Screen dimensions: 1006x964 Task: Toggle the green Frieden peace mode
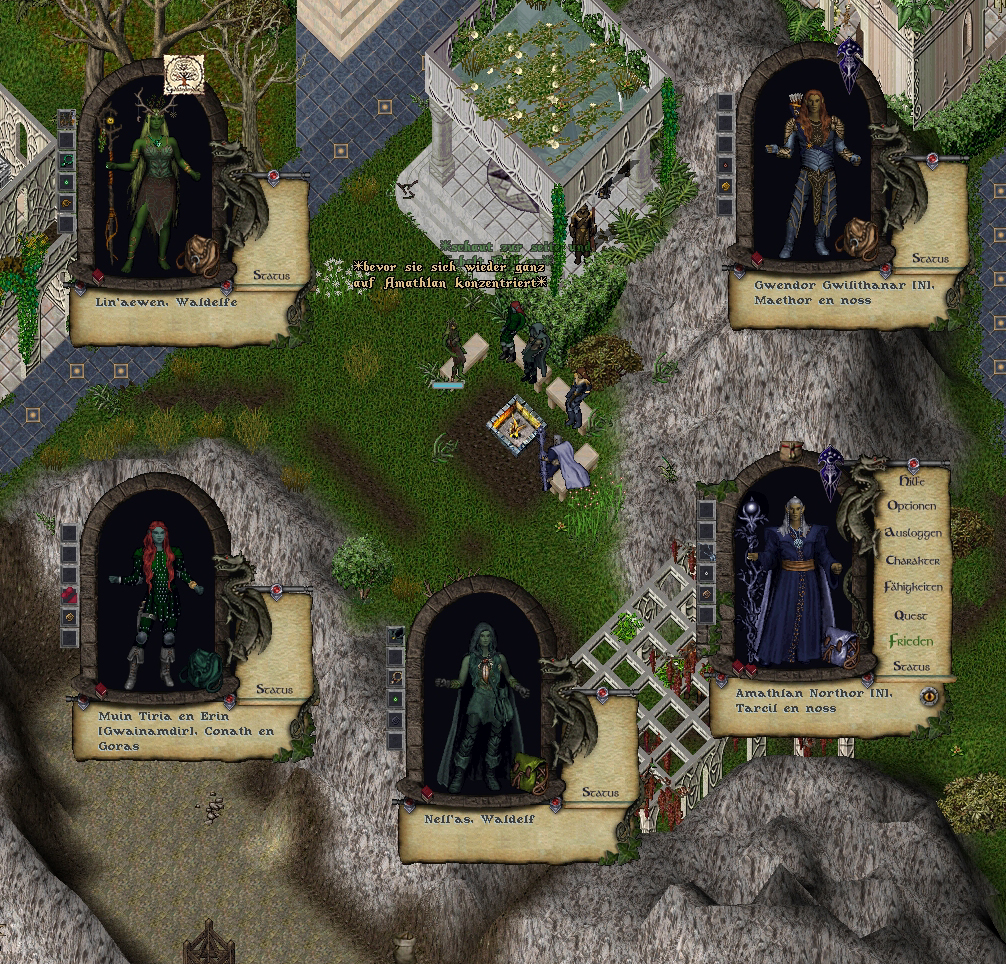click(x=911, y=641)
